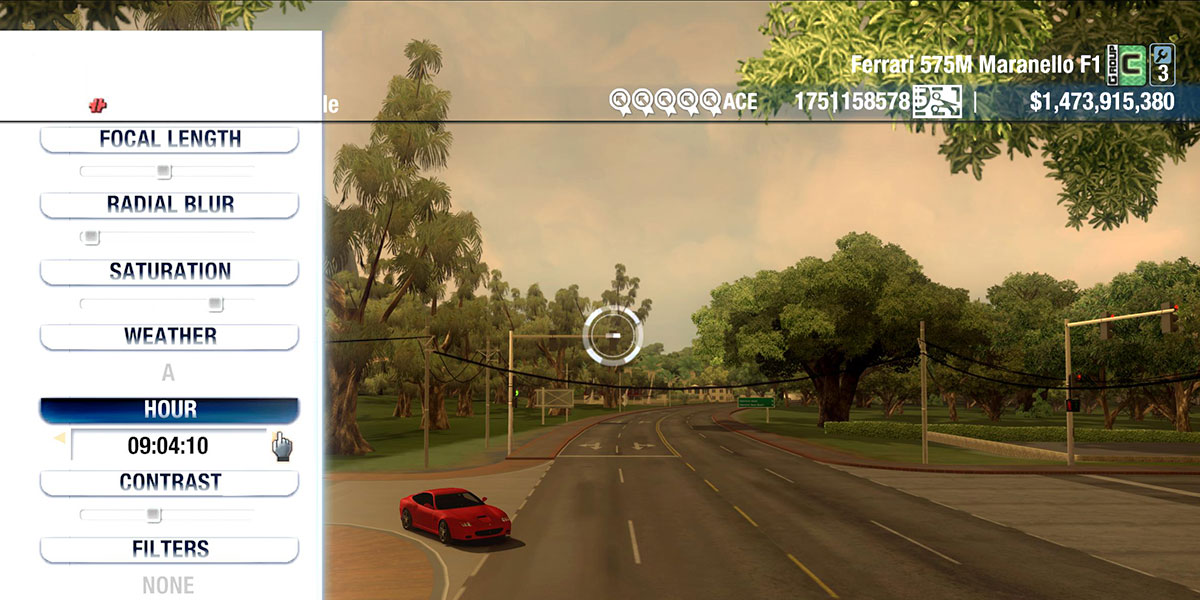
Task: Click the map icon beside the odometer number
Action: [x=937, y=101]
